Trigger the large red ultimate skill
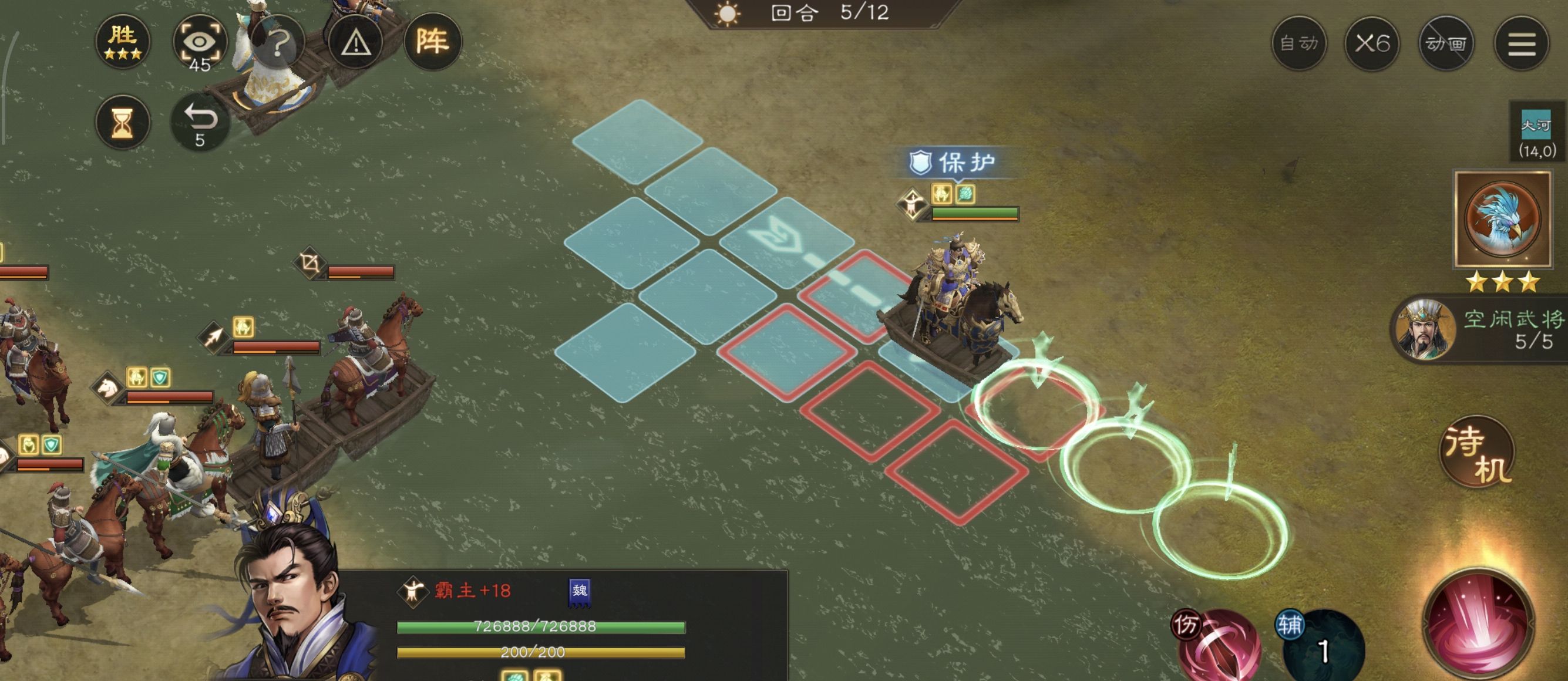This screenshot has height=681, width=1568. 1478,627
